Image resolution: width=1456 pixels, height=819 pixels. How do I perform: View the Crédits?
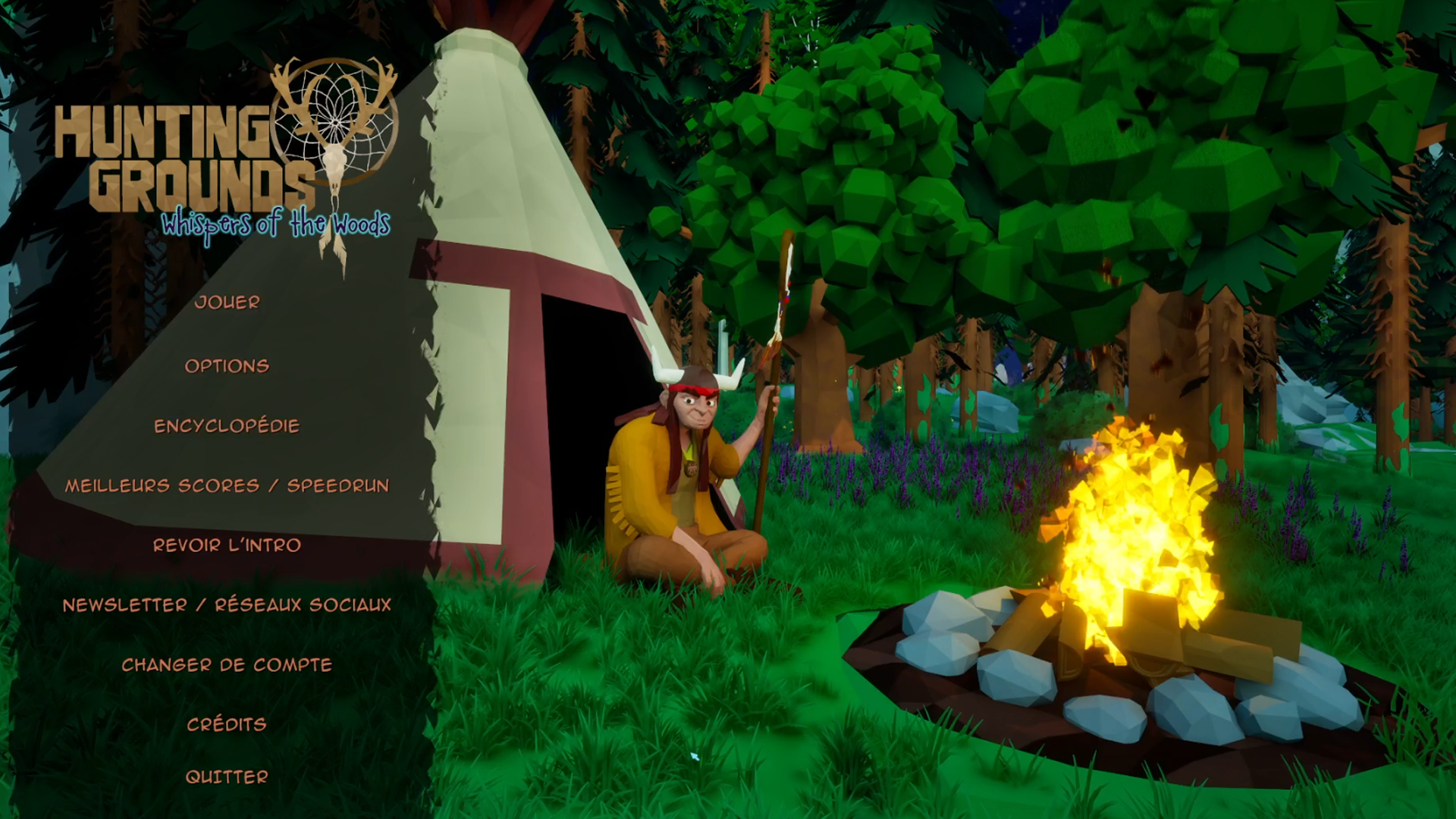pos(227,725)
